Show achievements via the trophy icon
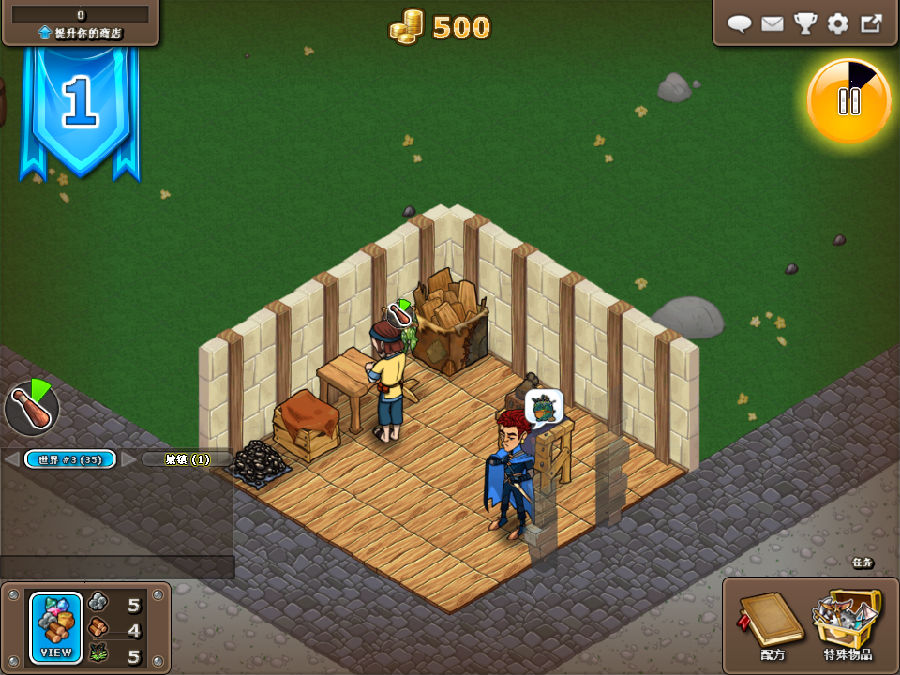 click(805, 24)
